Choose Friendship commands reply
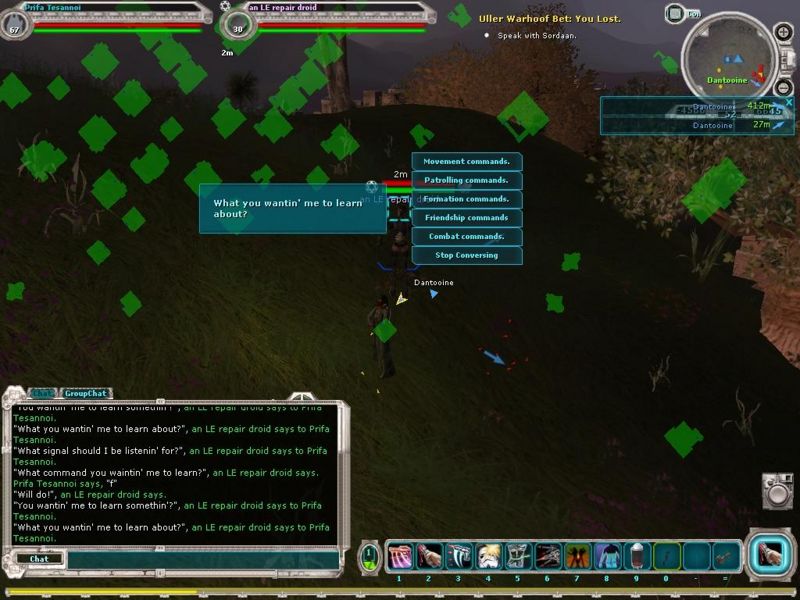This screenshot has height=600, width=800. coord(466,218)
